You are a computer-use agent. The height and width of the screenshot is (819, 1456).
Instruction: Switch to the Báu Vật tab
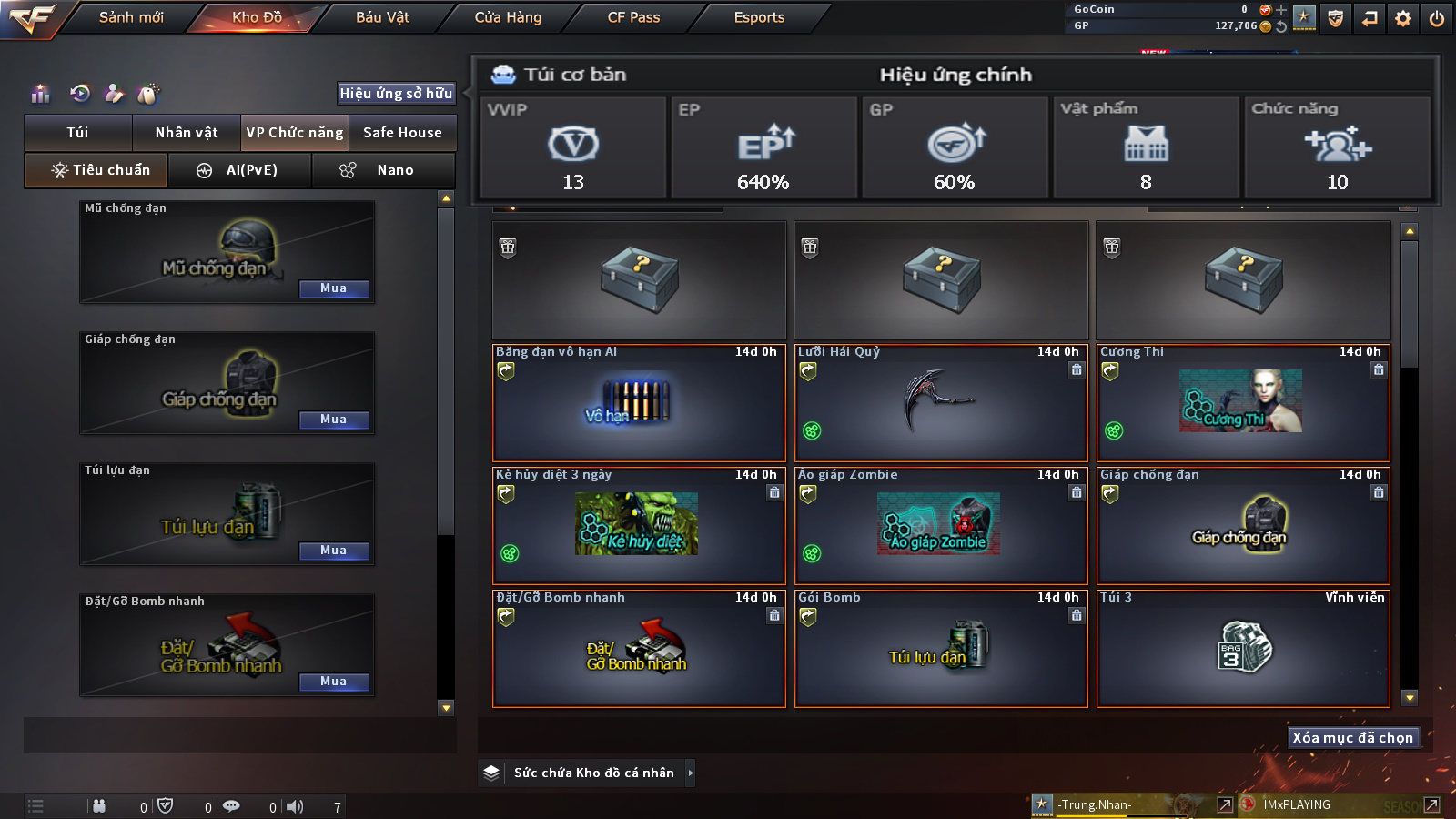pos(382,17)
